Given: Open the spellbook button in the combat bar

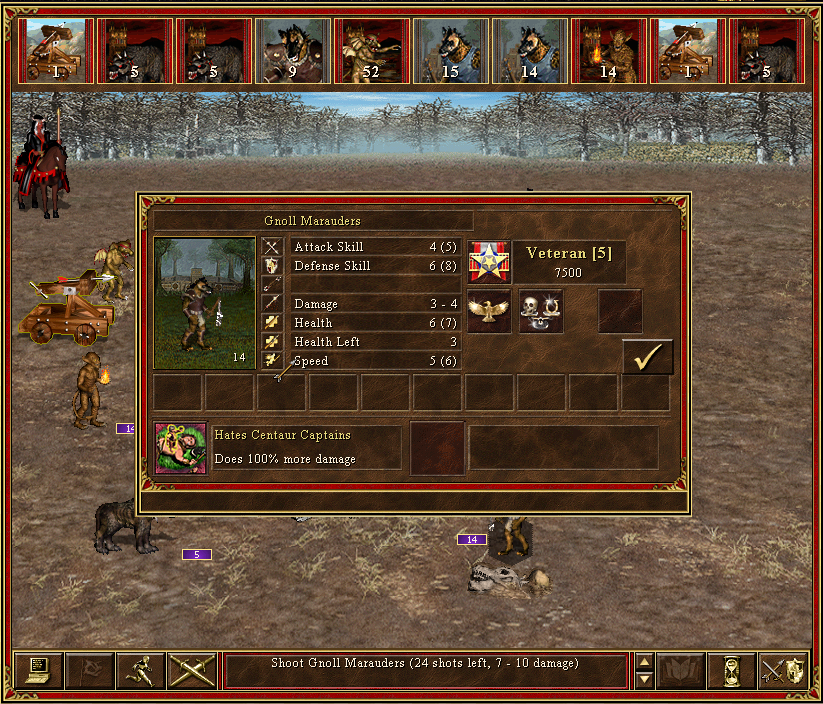Looking at the screenshot, I should pos(680,670).
